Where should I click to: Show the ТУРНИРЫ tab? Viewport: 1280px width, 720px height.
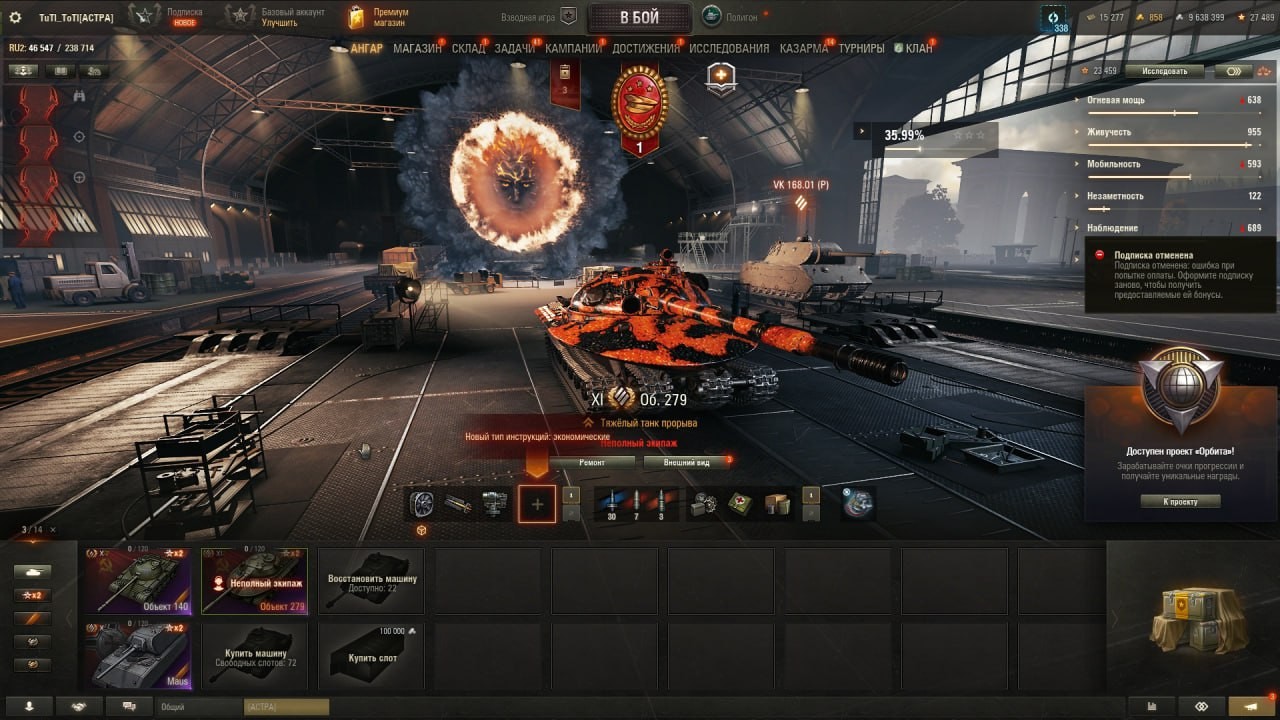coord(861,48)
